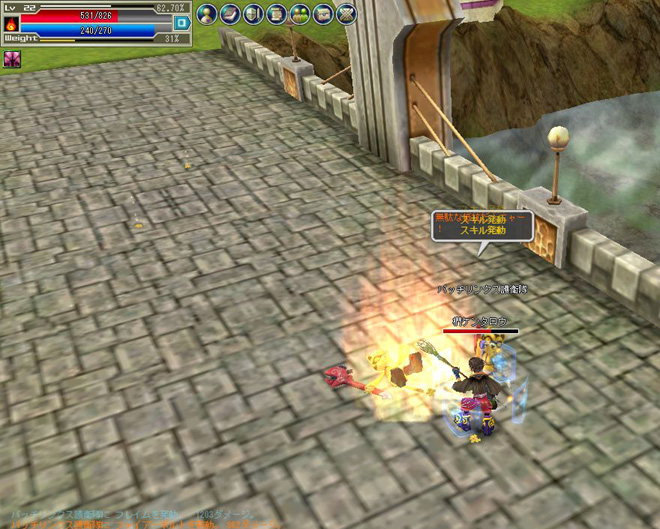660x529 pixels.
Task: Select the pink buff status icon
Action: pos(12,59)
